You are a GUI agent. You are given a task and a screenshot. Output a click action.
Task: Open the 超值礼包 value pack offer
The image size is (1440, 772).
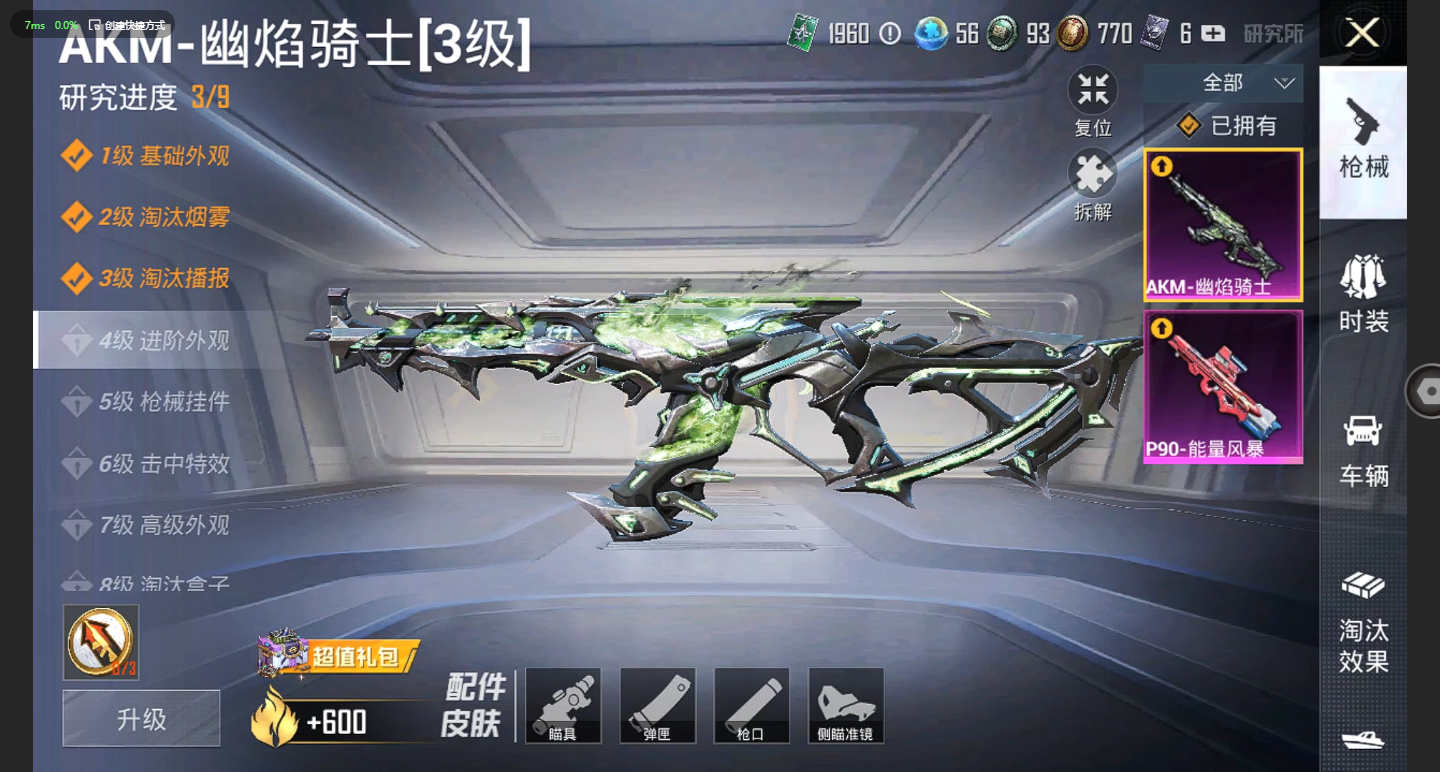pos(340,656)
